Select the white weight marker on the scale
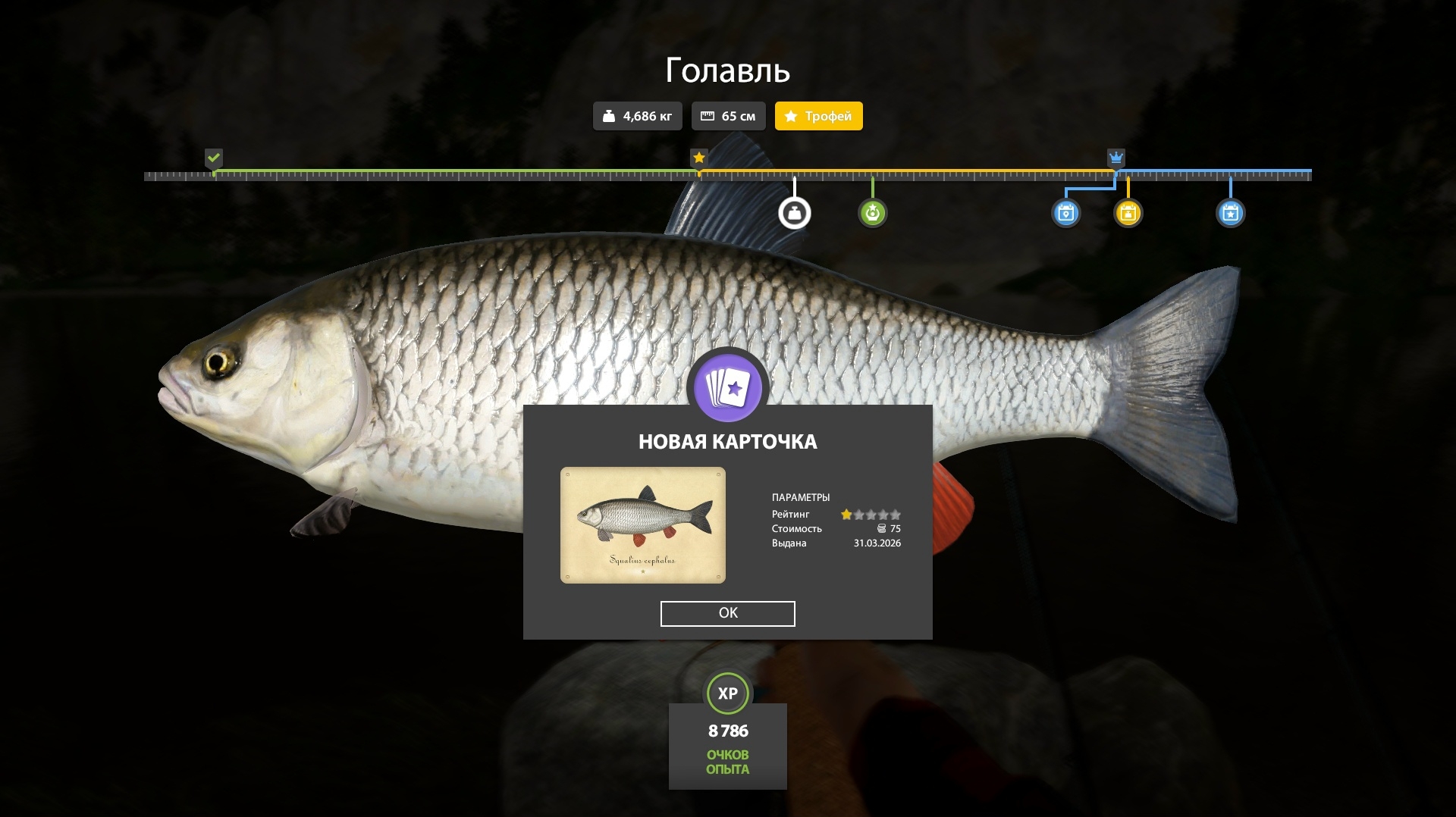Image resolution: width=1456 pixels, height=817 pixels. tap(794, 213)
